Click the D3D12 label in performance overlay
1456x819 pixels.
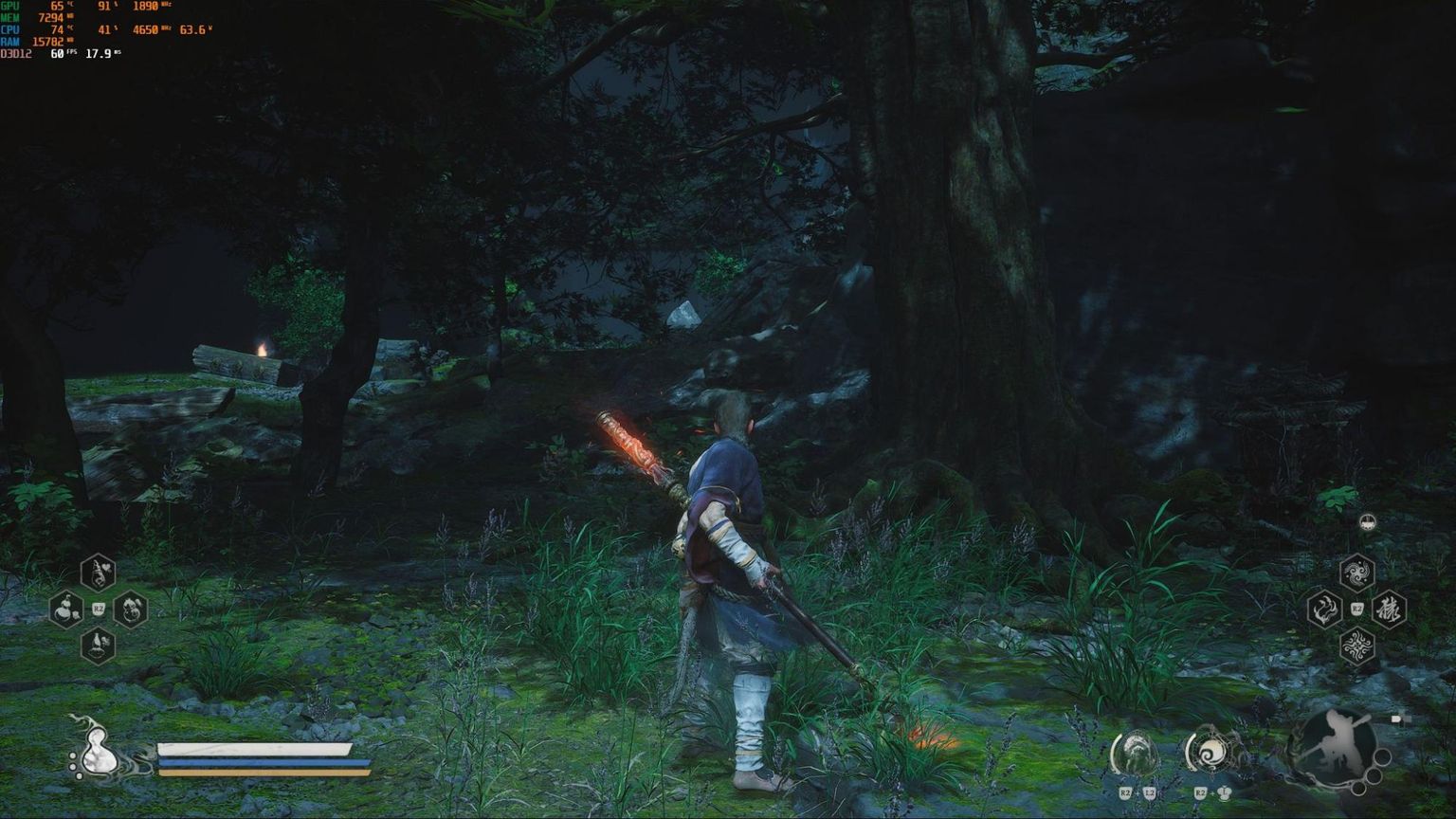pyautogui.click(x=15, y=55)
